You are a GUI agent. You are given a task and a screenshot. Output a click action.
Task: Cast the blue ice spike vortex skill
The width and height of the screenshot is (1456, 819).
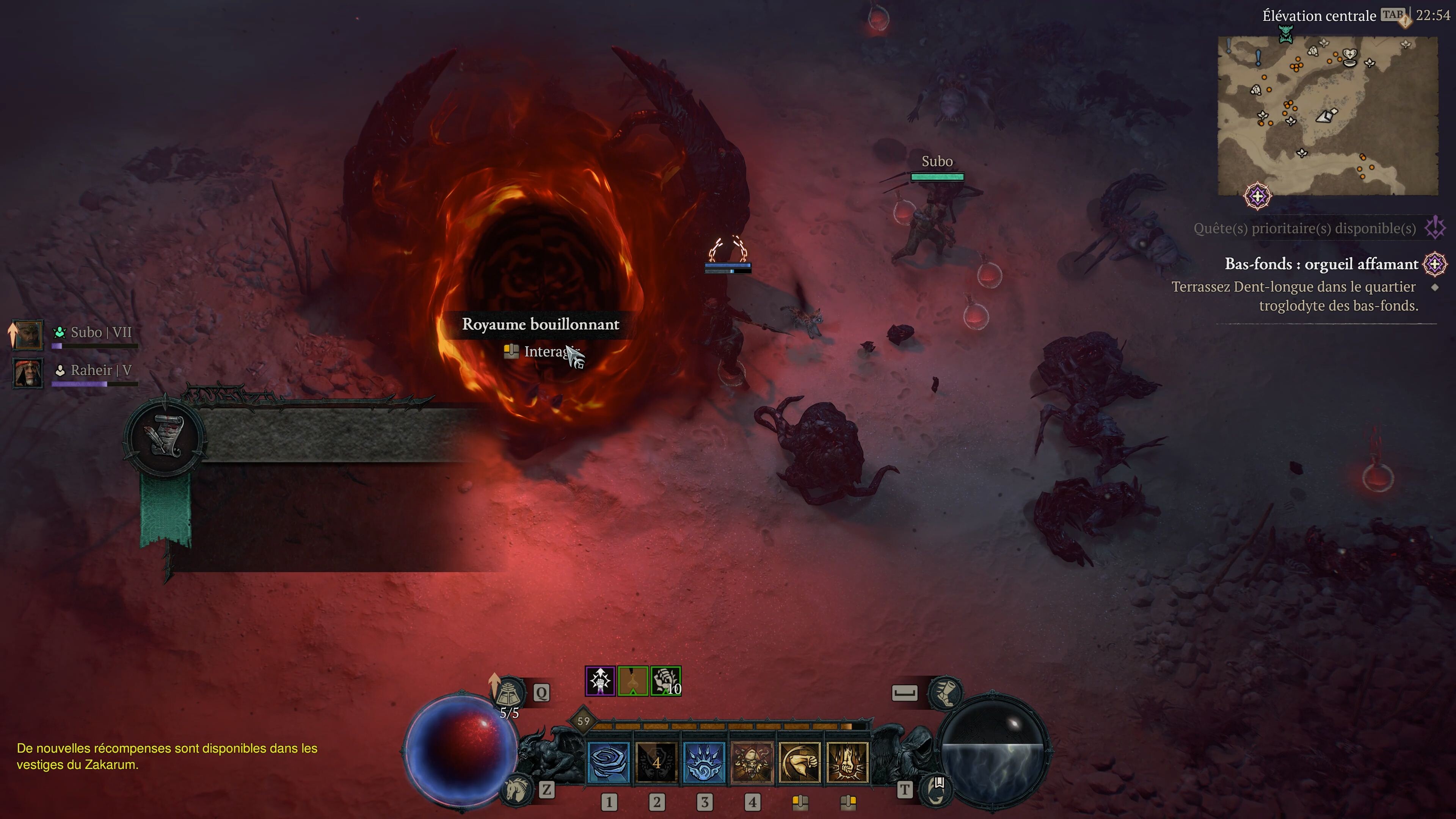pos(704,763)
